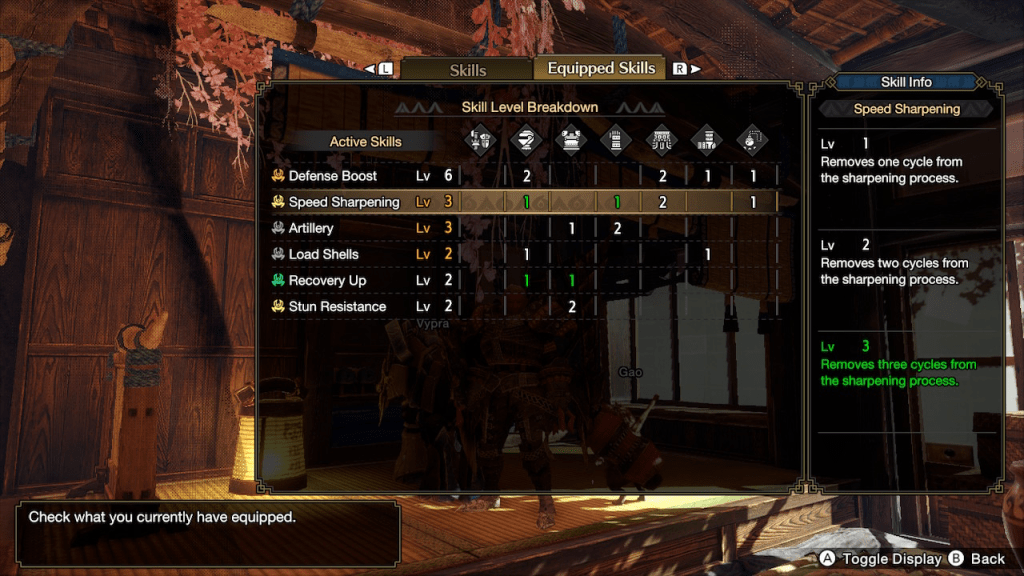Viewport: 1024px width, 576px height.
Task: Choose the Artillery skill row
Action: point(311,228)
